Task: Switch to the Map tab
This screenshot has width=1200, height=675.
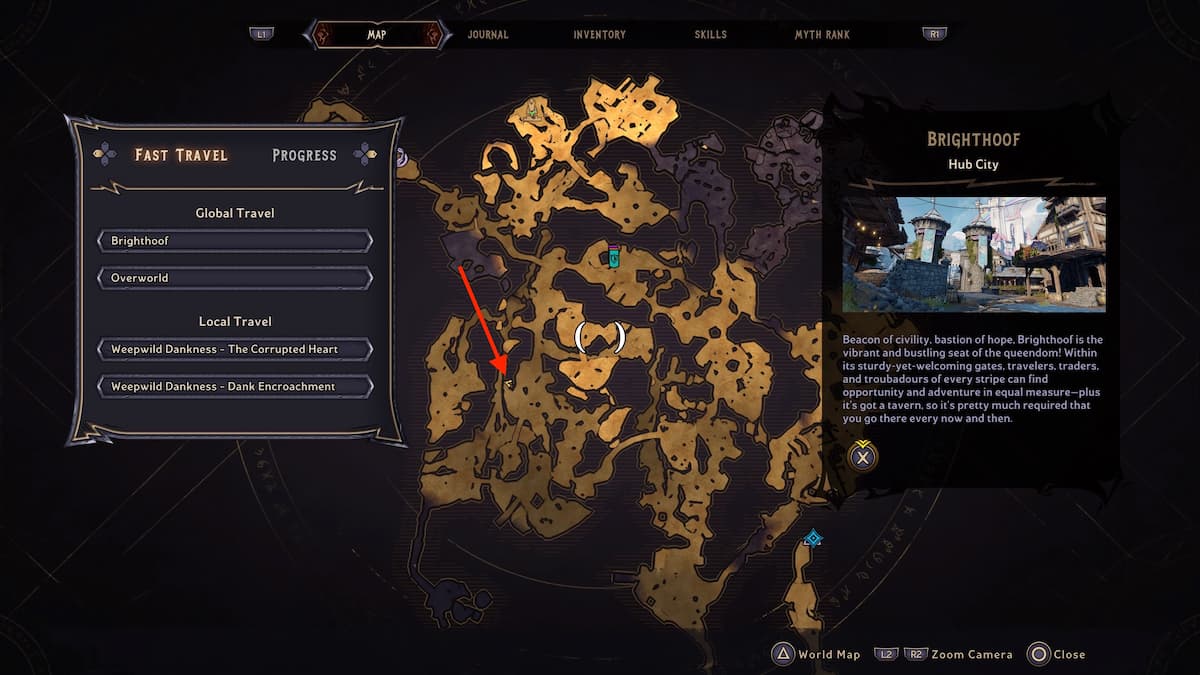Action: (x=375, y=34)
